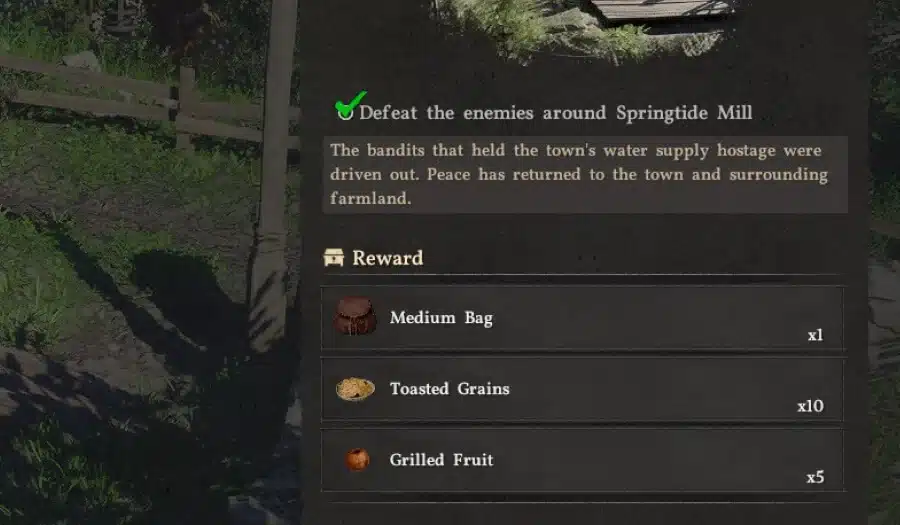Choose the Toasted Grains reward entry
This screenshot has width=900, height=525.
pos(582,389)
